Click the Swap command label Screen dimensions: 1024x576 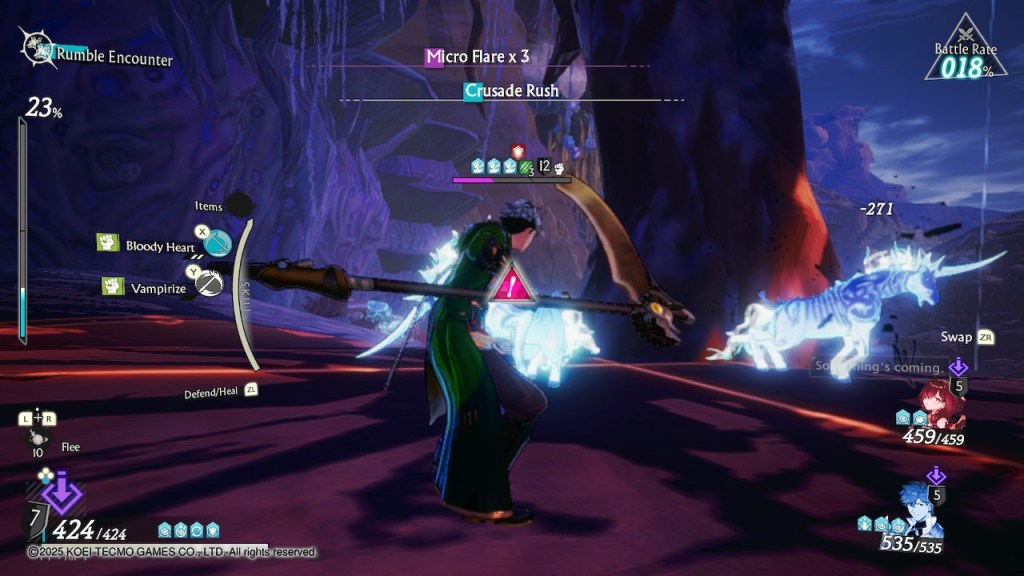tap(957, 337)
